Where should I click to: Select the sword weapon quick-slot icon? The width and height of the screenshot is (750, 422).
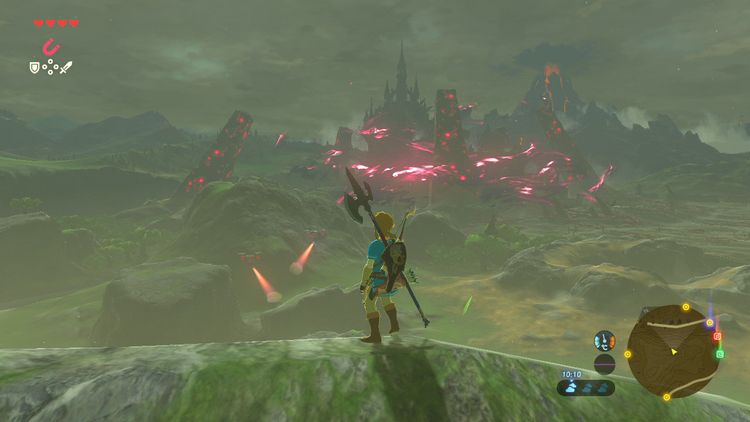[66, 67]
